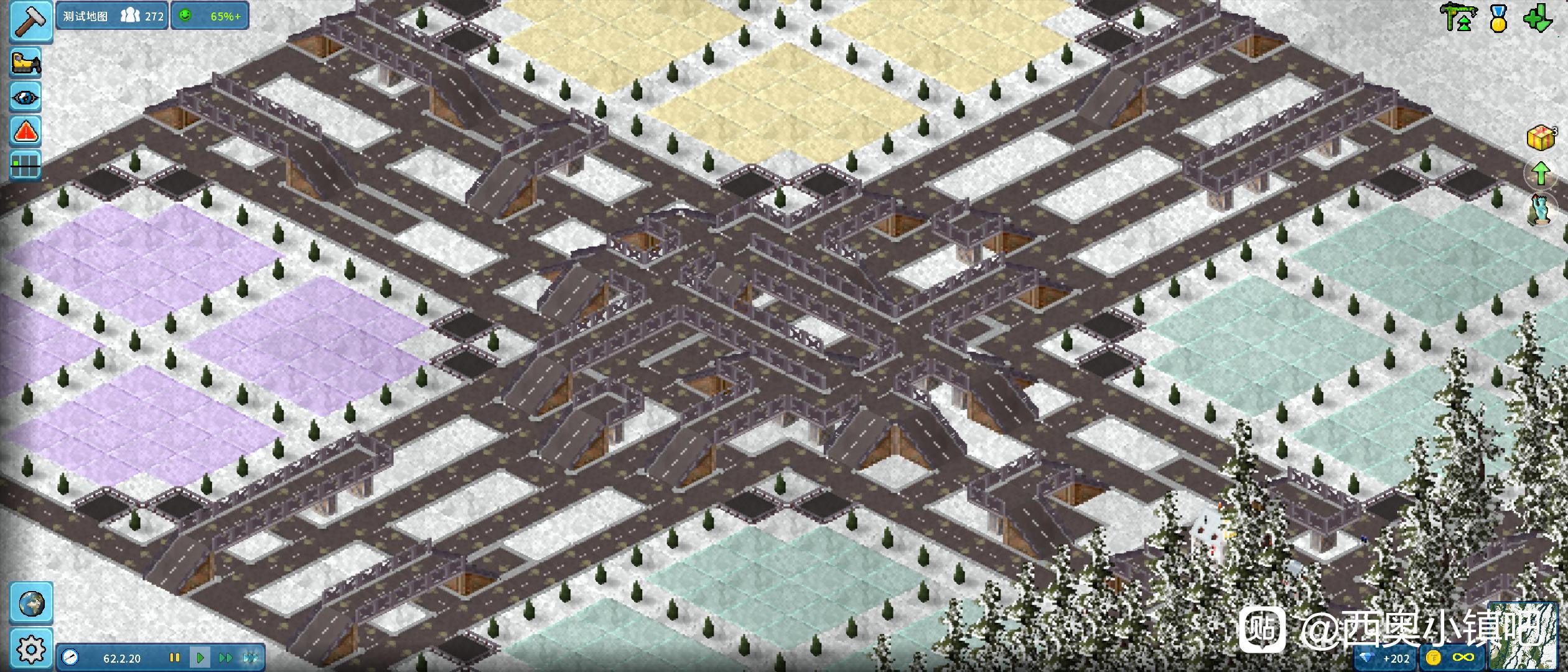Open the Statue of Liberty notification
The height and width of the screenshot is (672, 1568).
click(x=1541, y=210)
